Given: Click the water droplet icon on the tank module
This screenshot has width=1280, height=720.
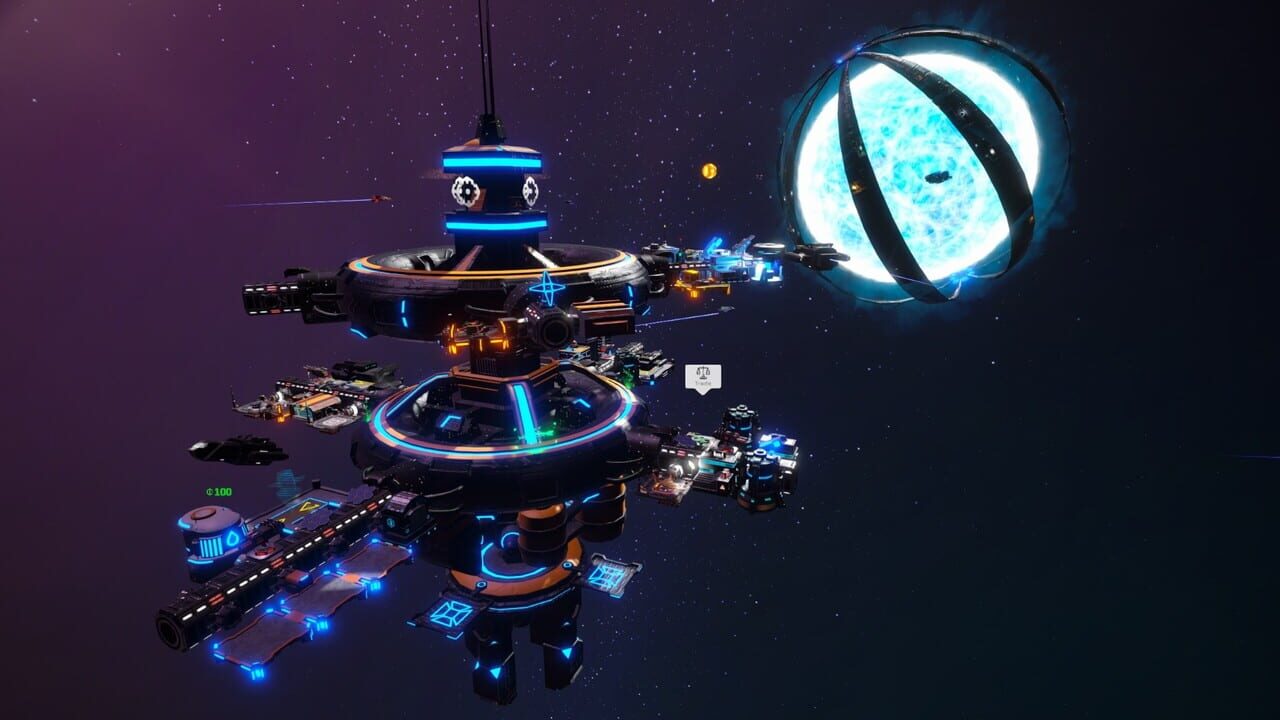Looking at the screenshot, I should pyautogui.click(x=232, y=536).
